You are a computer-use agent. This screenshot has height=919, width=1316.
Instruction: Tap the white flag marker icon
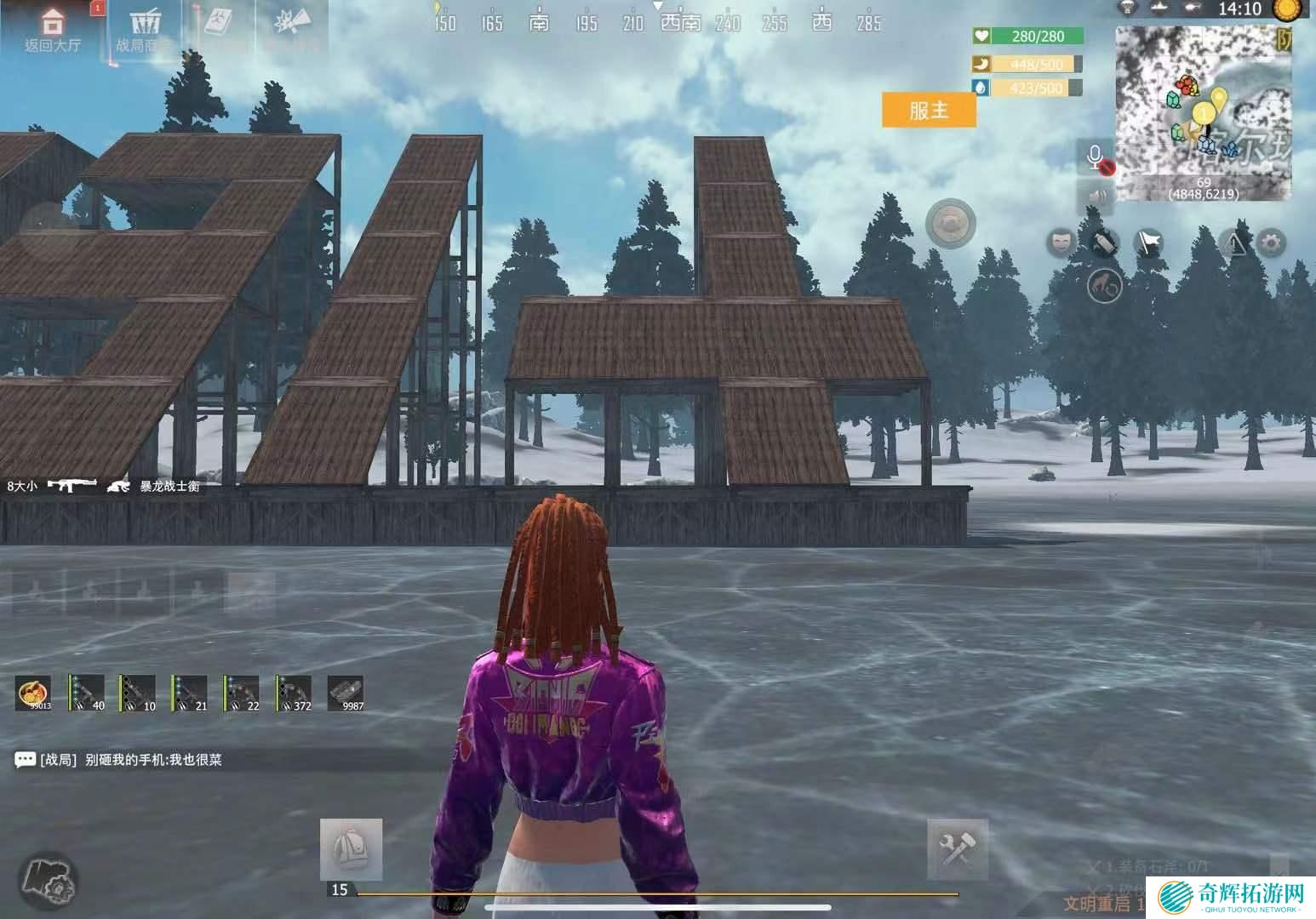(x=1149, y=243)
